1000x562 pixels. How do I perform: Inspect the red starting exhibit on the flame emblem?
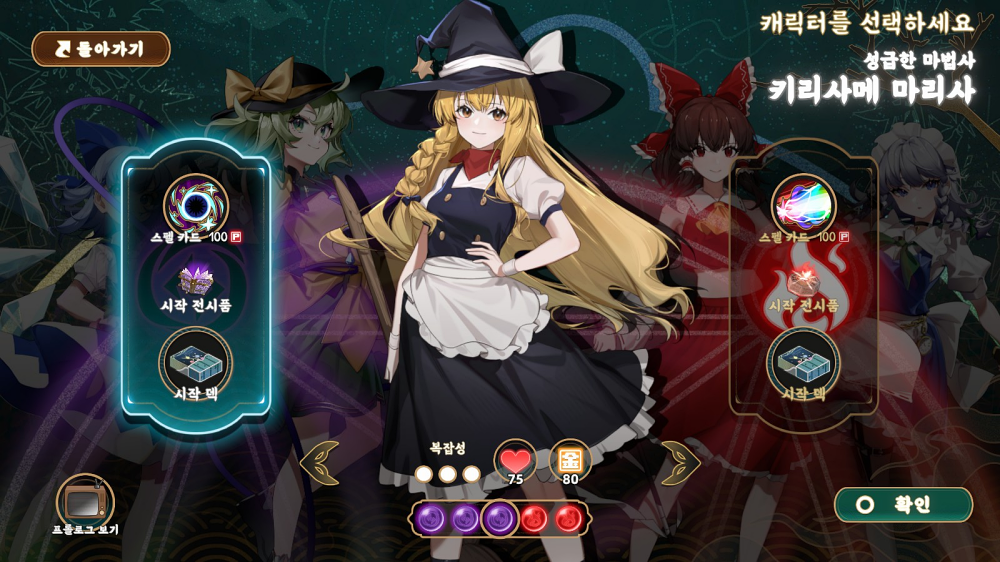(803, 281)
